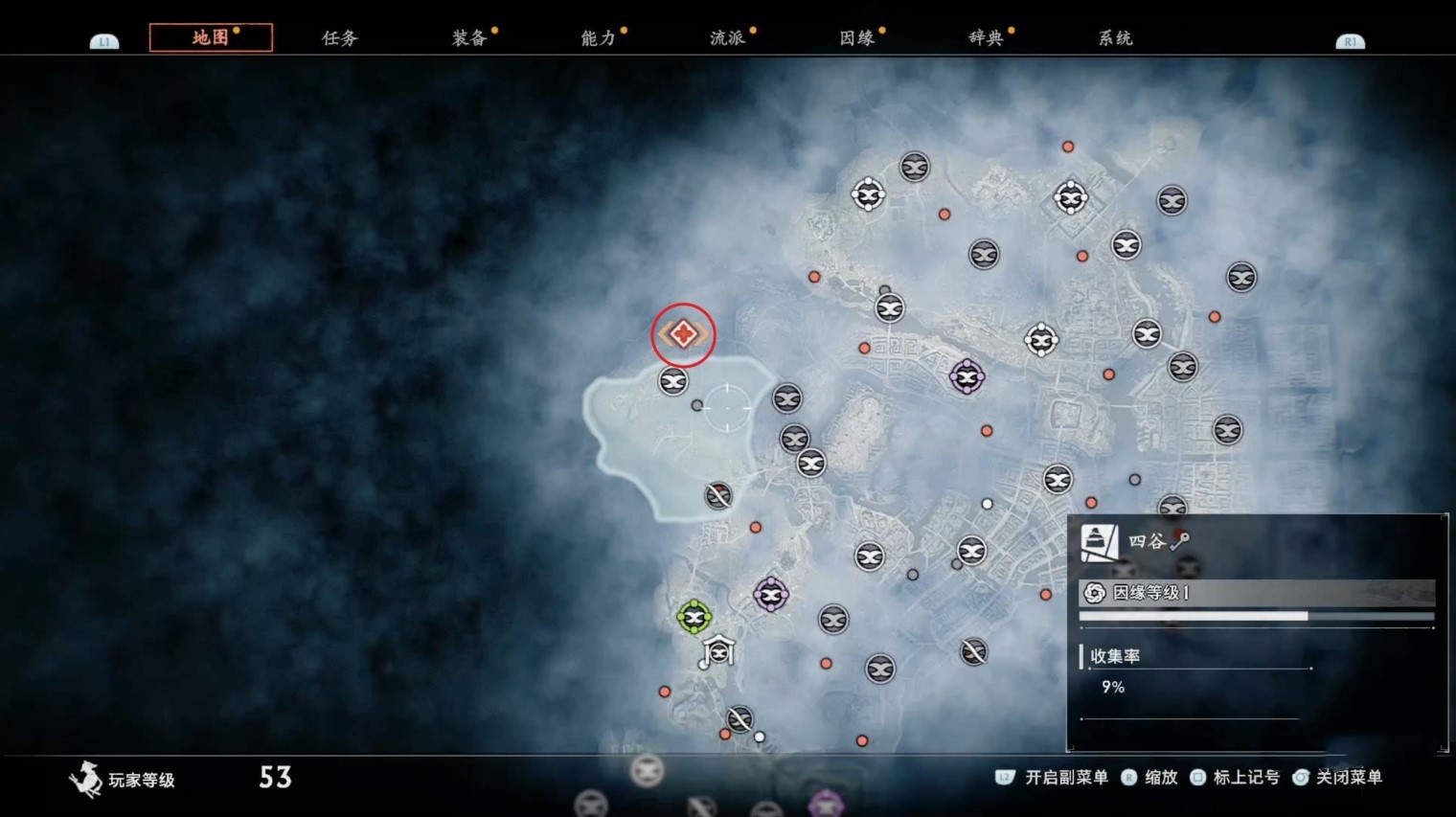Select the 地图 map tab
This screenshot has width=1456, height=817.
click(x=211, y=37)
